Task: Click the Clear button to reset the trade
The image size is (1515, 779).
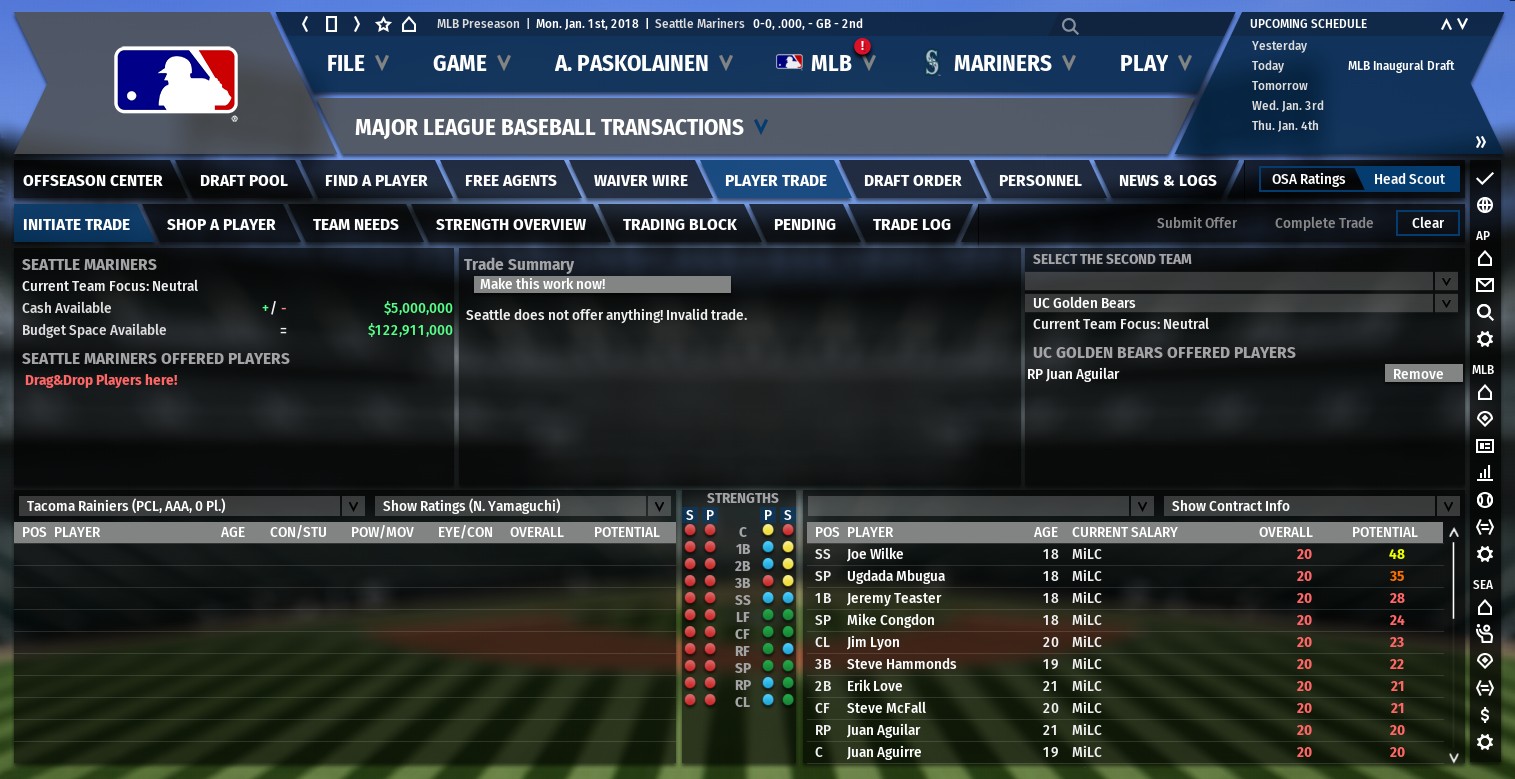Action: point(1427,223)
